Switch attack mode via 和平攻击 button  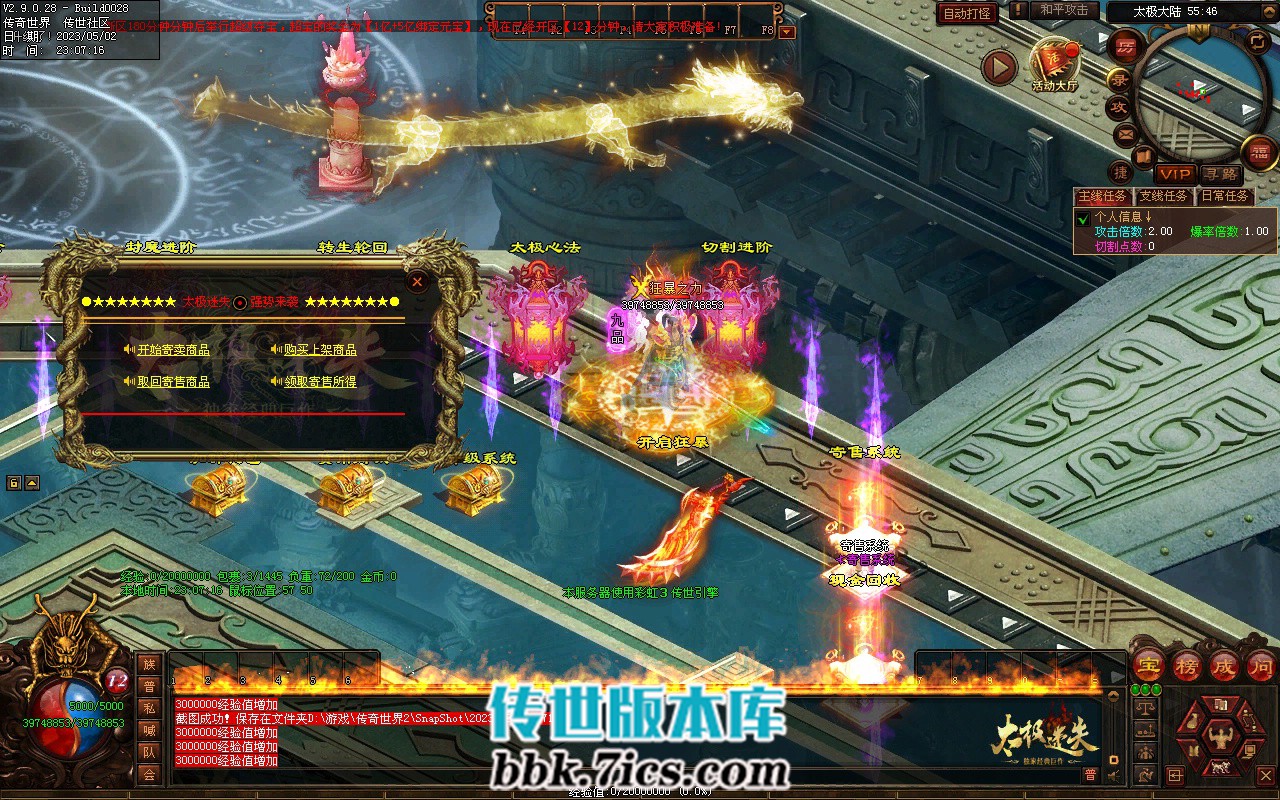click(1063, 10)
